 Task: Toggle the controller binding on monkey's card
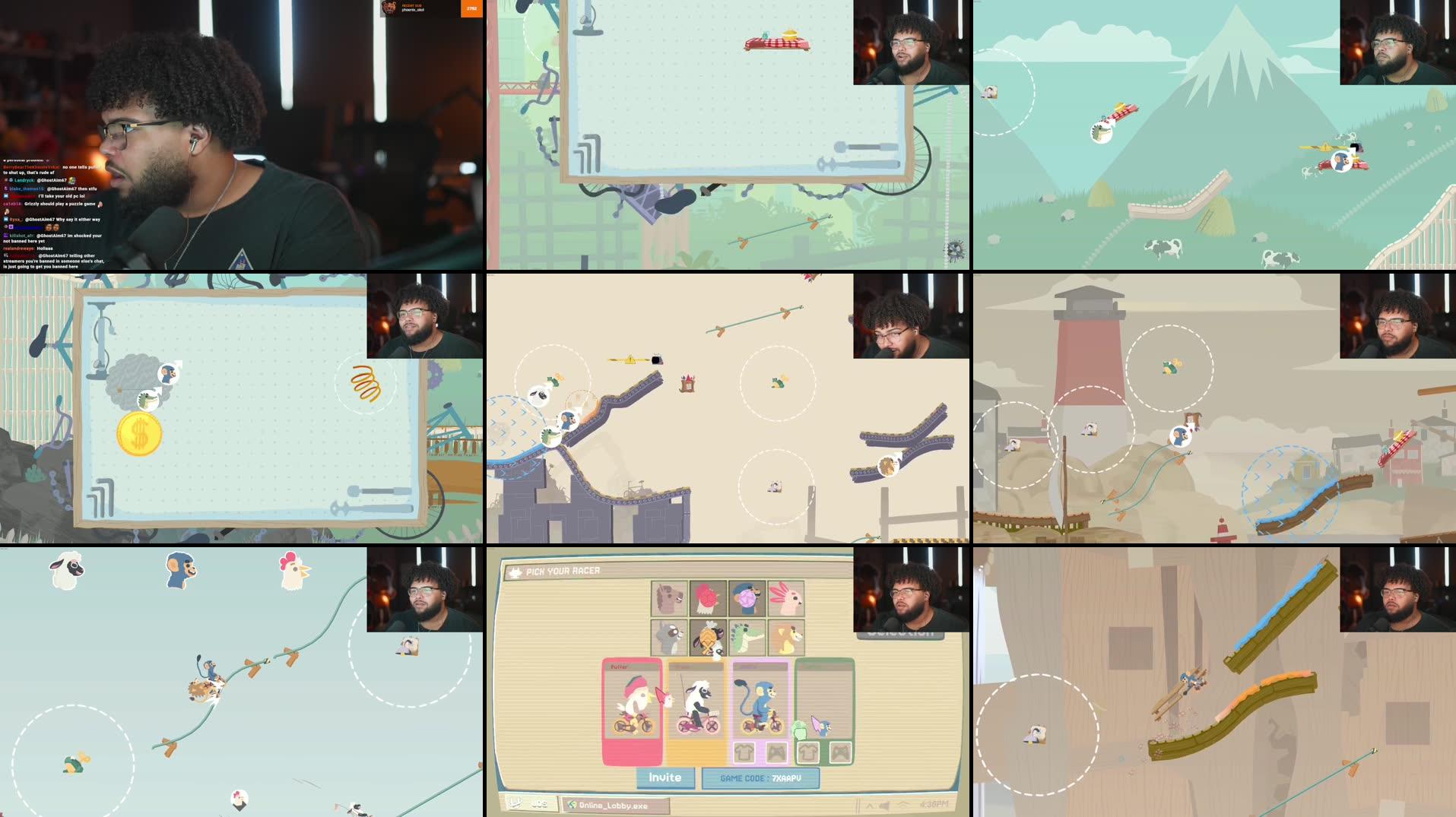(x=776, y=753)
